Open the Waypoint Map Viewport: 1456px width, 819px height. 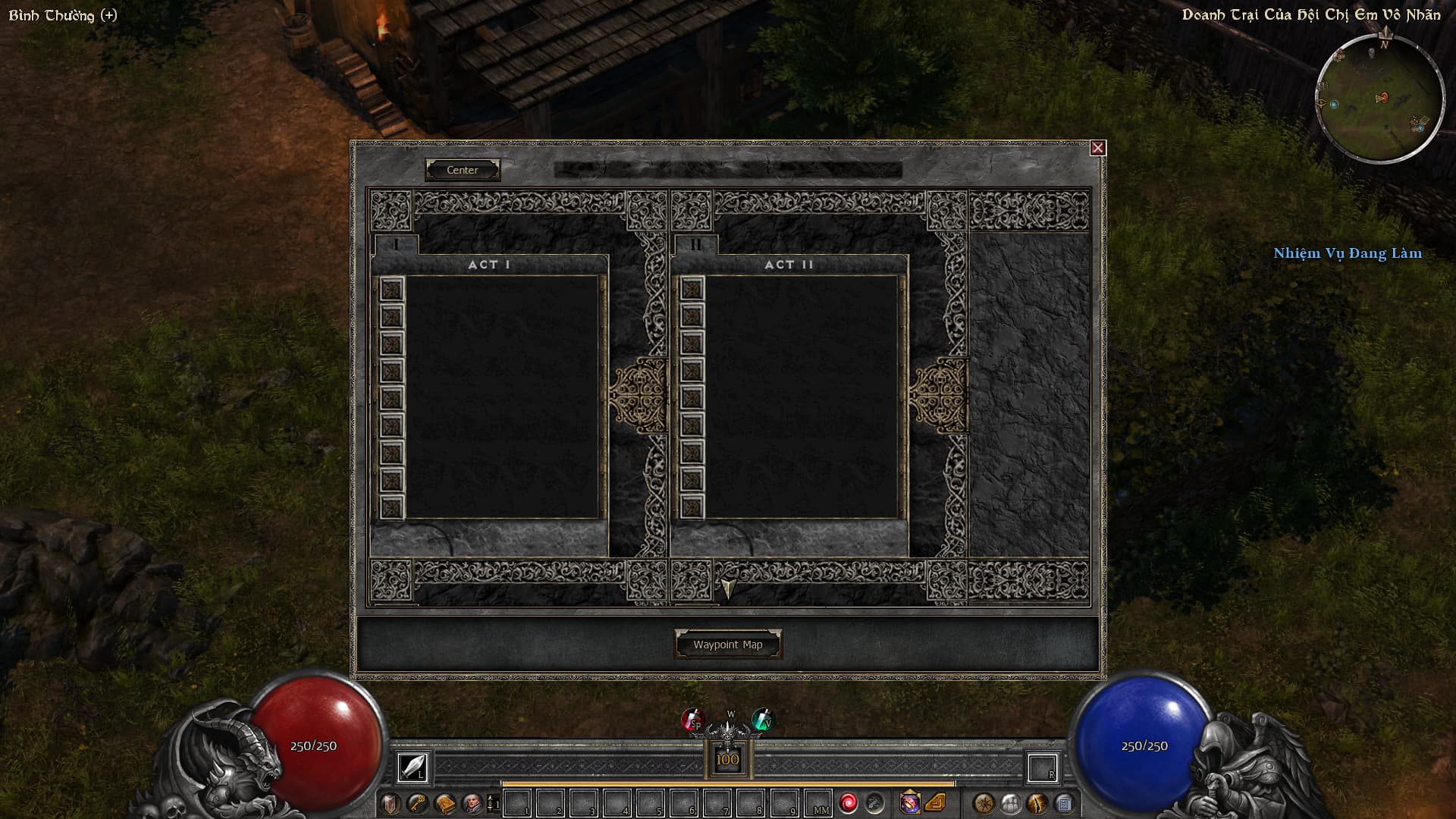click(x=727, y=645)
